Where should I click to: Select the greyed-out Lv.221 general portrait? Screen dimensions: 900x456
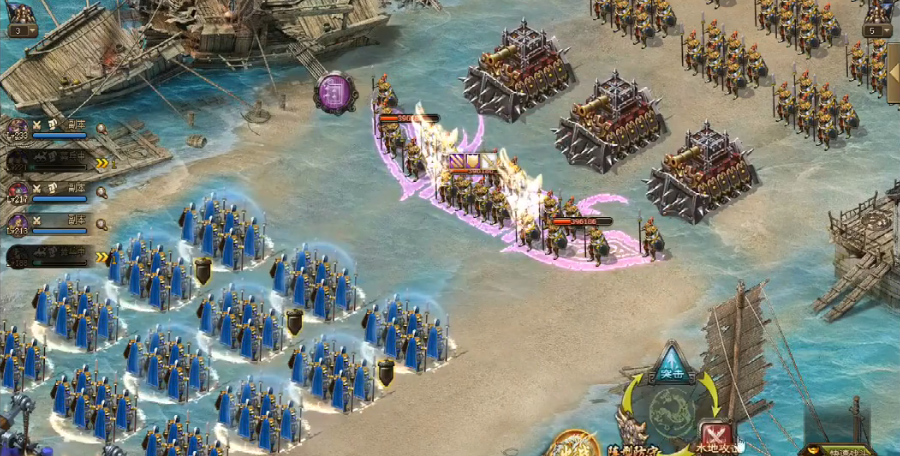pos(18,160)
